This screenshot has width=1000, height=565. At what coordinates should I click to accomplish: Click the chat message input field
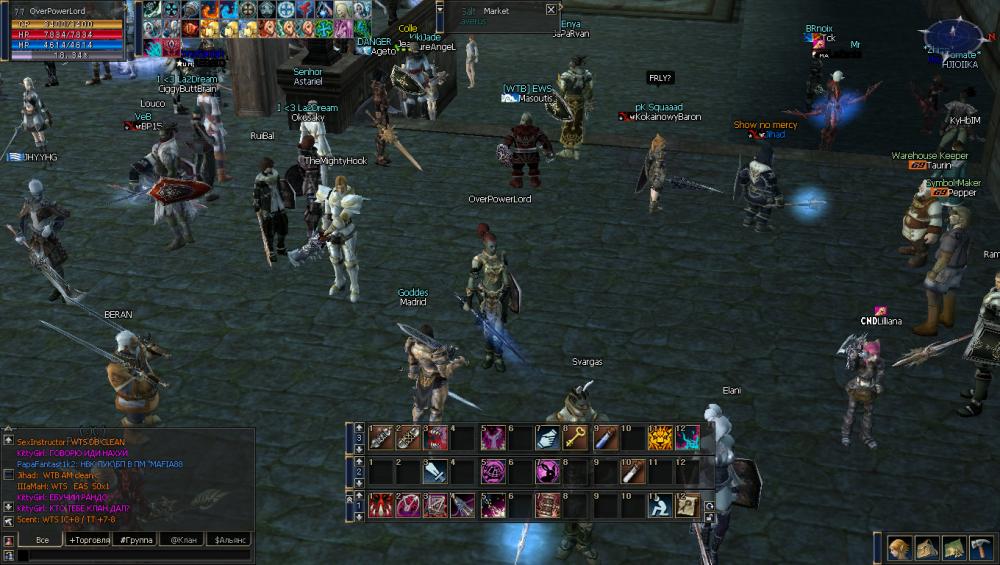tap(130, 556)
